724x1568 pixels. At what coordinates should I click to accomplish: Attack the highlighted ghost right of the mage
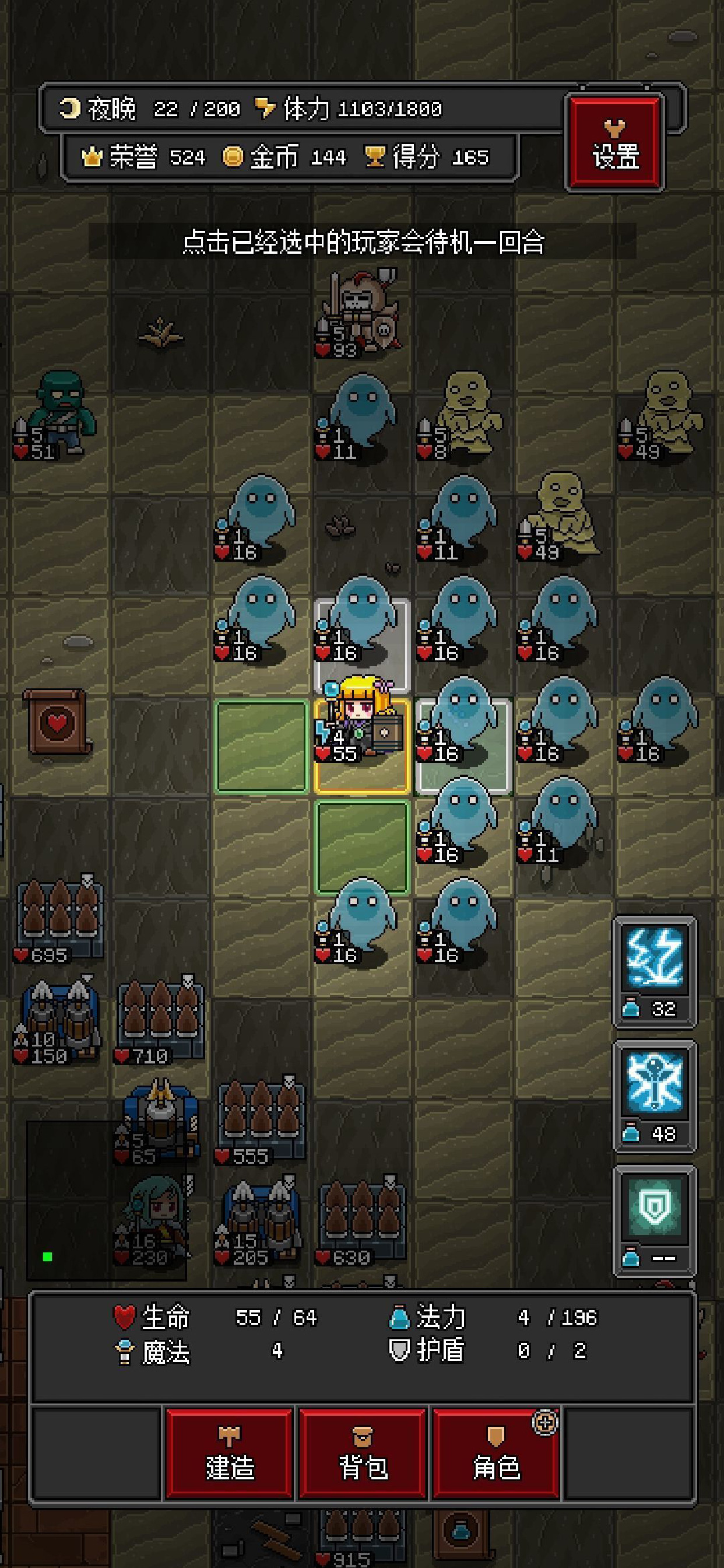tap(463, 745)
